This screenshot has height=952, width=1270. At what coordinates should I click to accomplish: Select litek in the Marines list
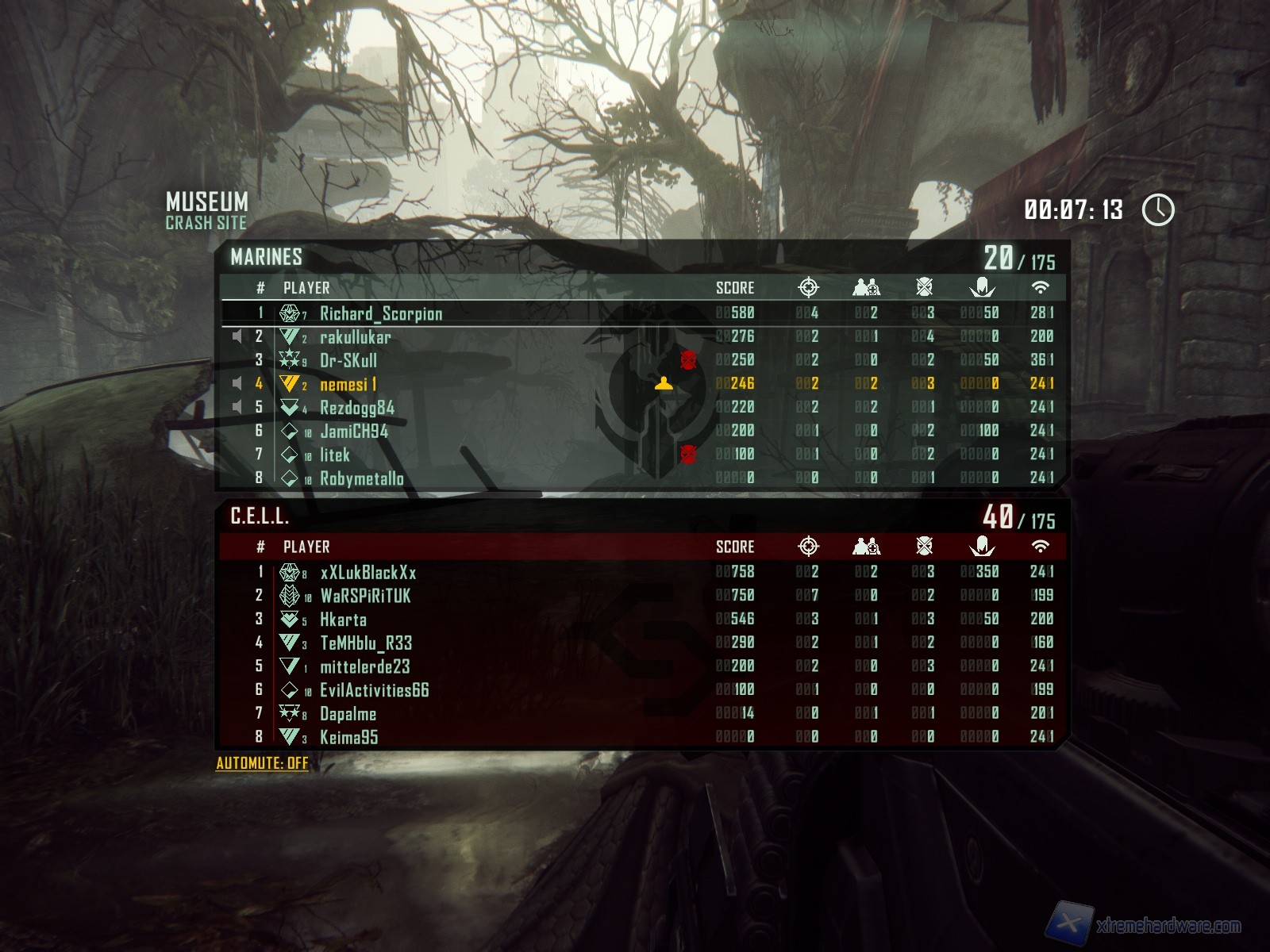pyautogui.click(x=334, y=455)
